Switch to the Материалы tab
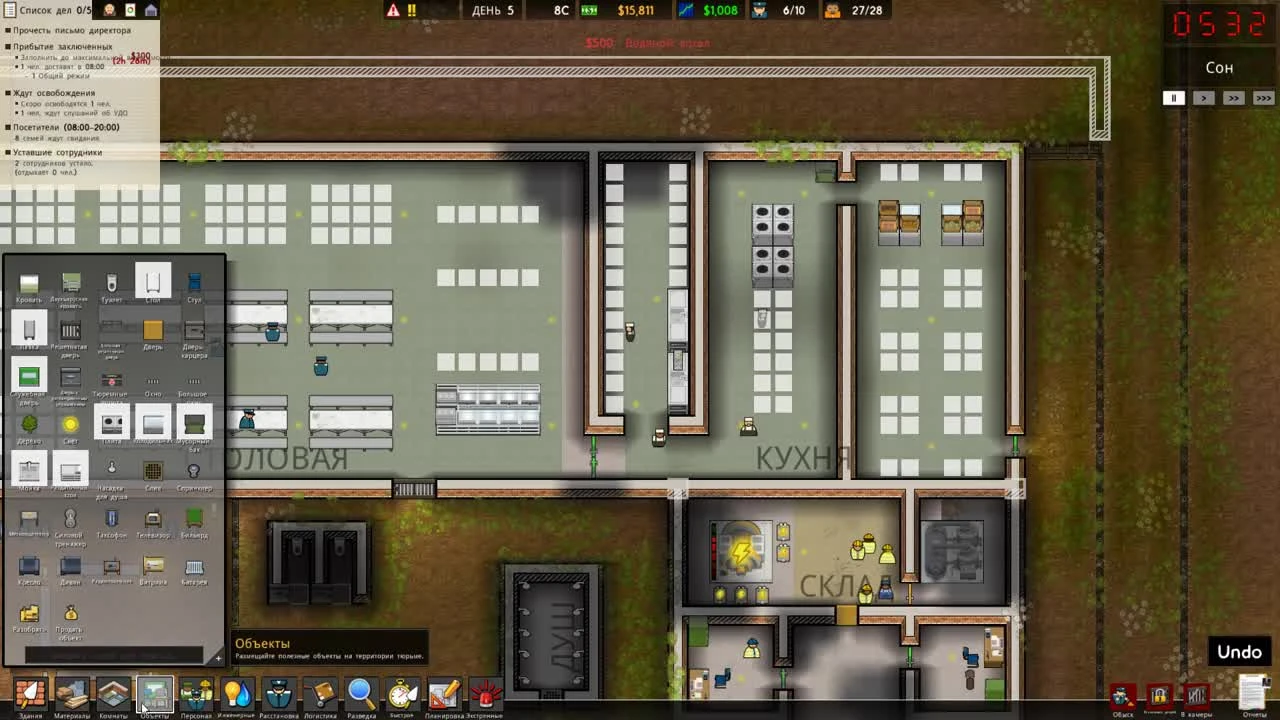 point(71,692)
